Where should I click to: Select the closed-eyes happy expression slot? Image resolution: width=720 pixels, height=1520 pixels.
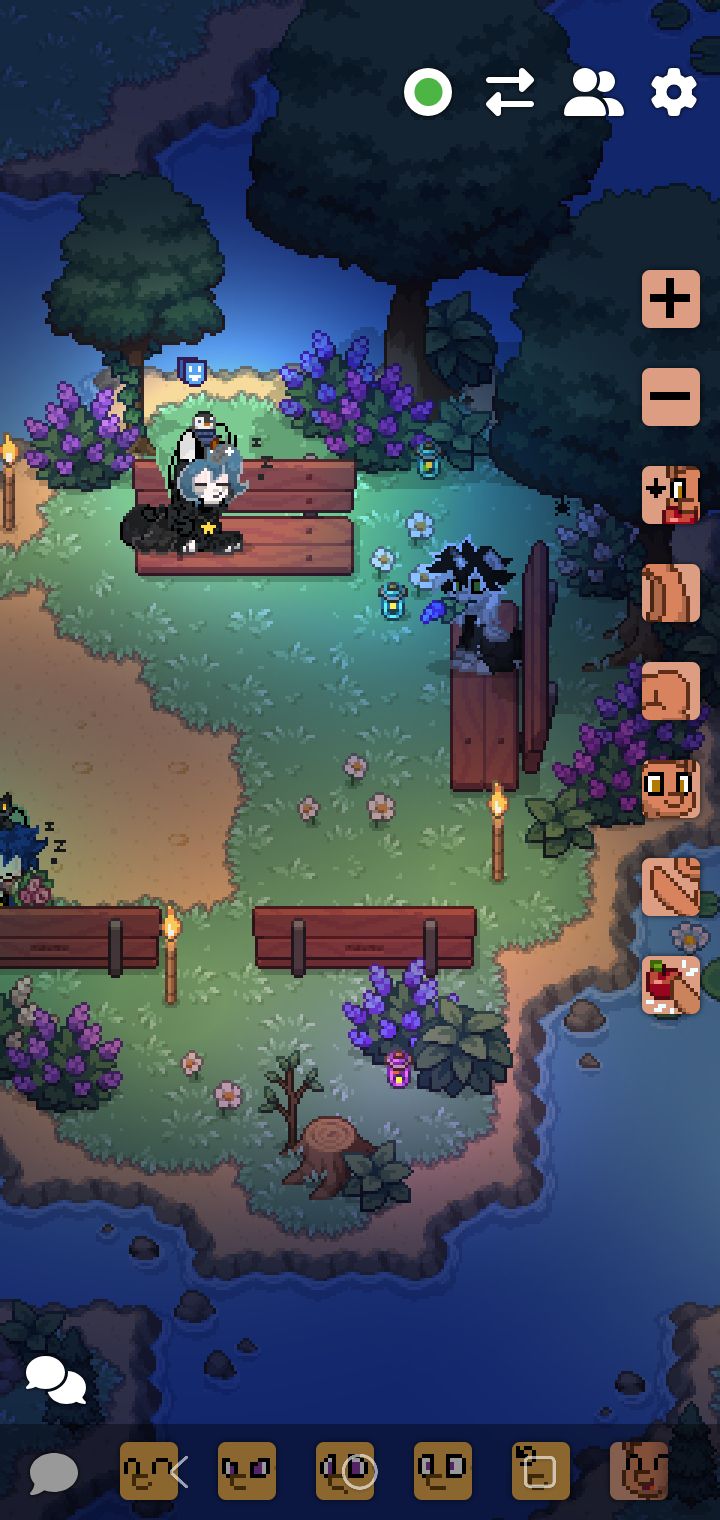(x=148, y=1471)
